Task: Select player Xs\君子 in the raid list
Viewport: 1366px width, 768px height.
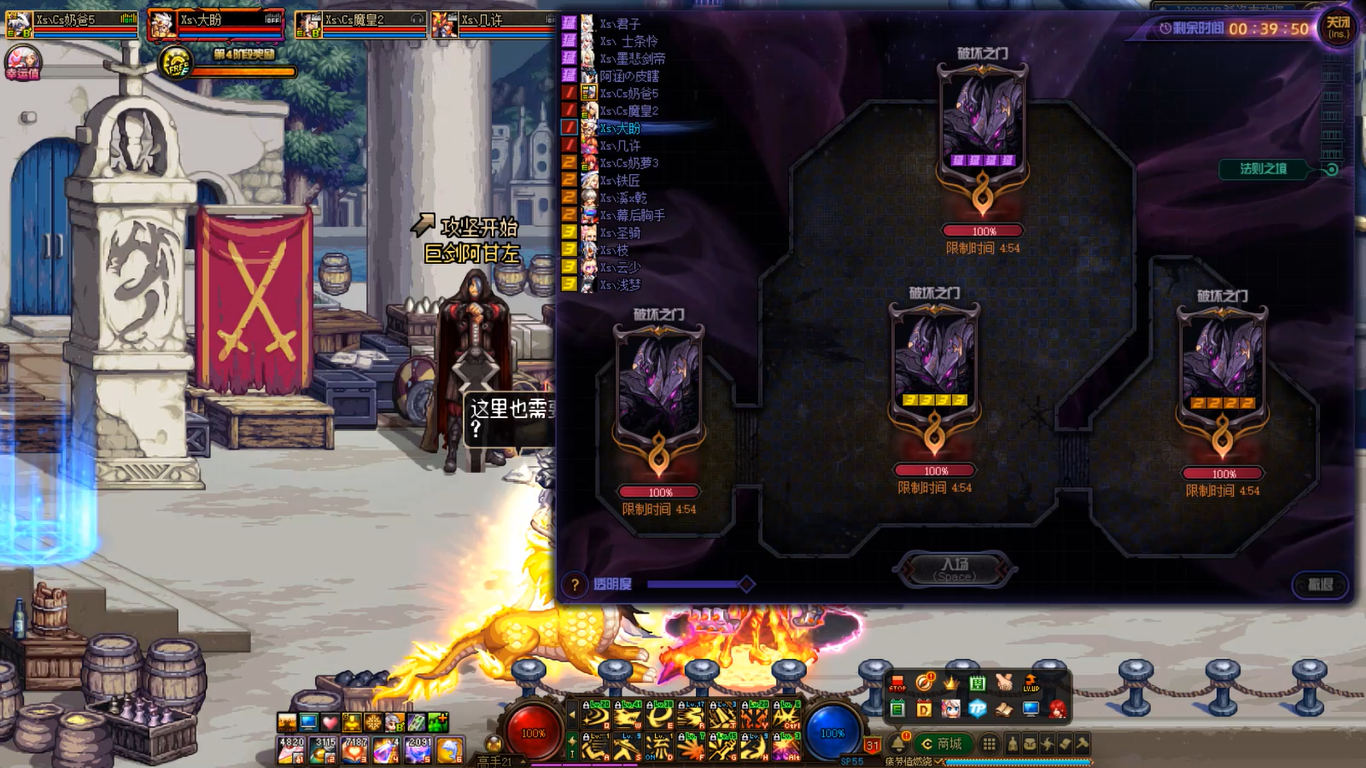Action: pos(620,24)
